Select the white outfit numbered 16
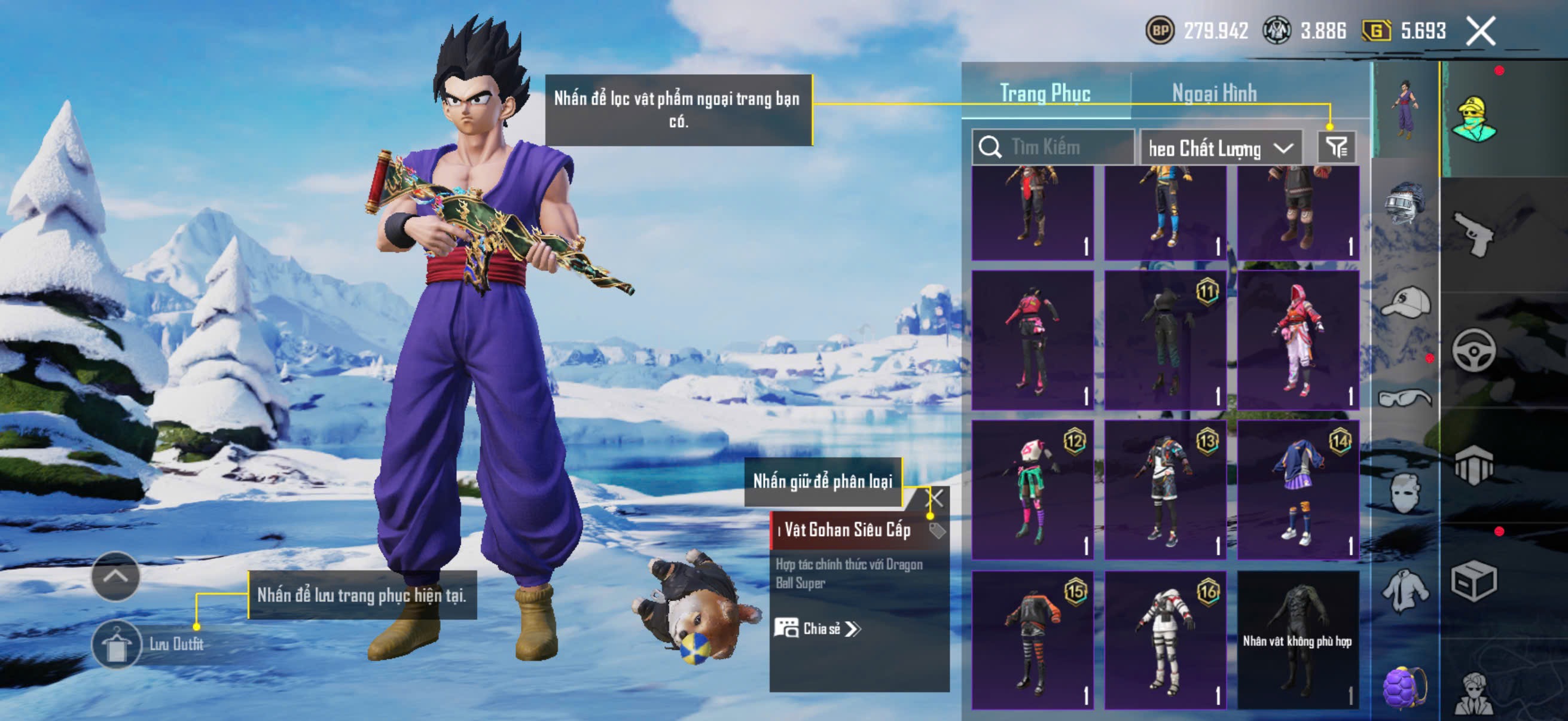 tap(1165, 639)
